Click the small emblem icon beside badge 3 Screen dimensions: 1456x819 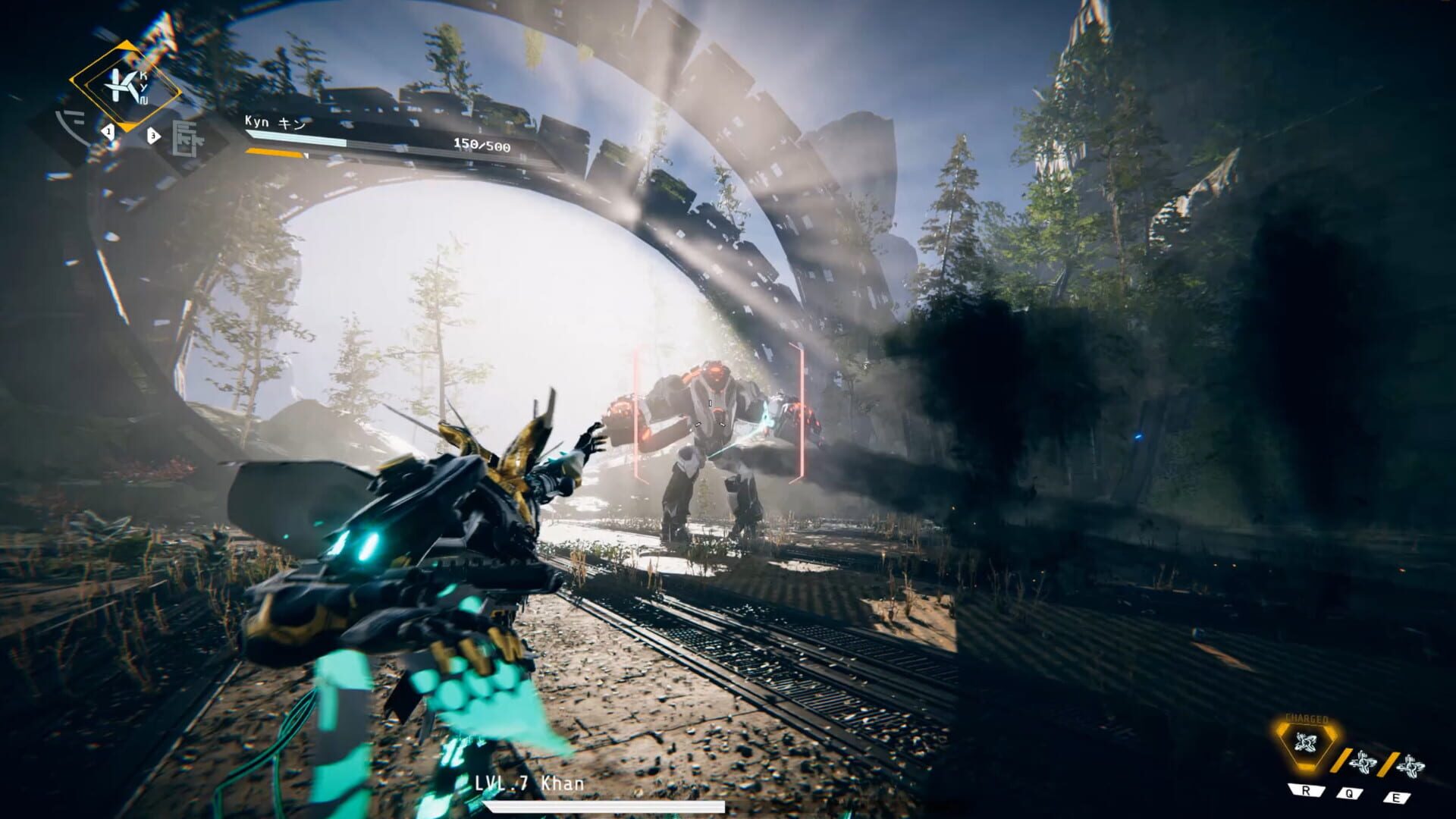pos(186,139)
